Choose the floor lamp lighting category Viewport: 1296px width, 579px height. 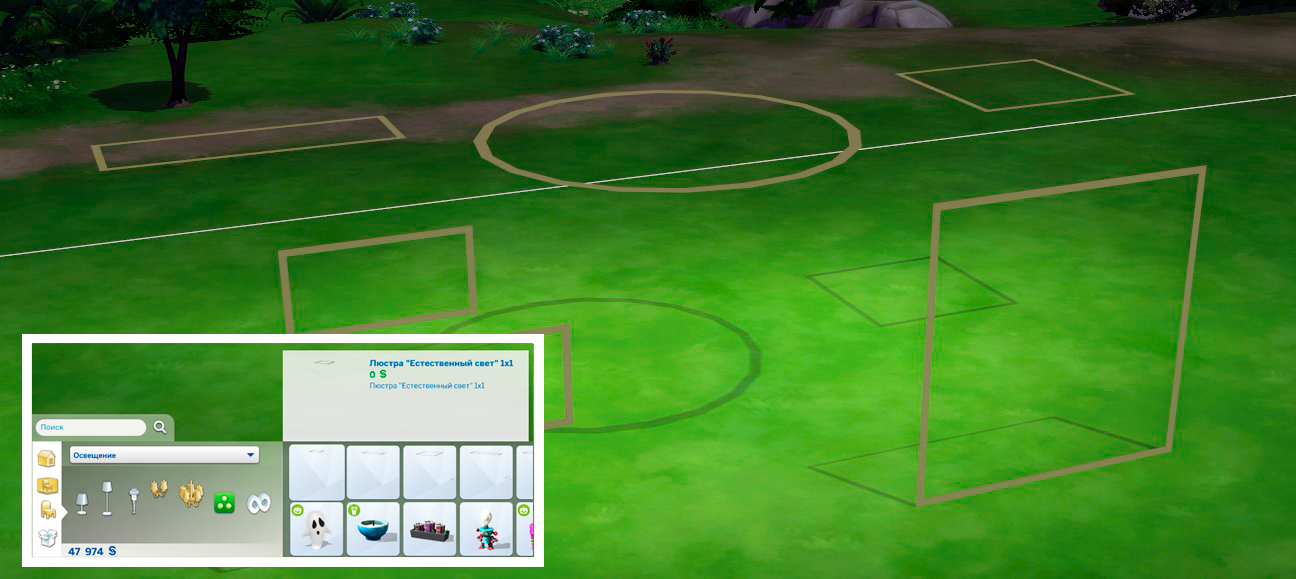(107, 498)
